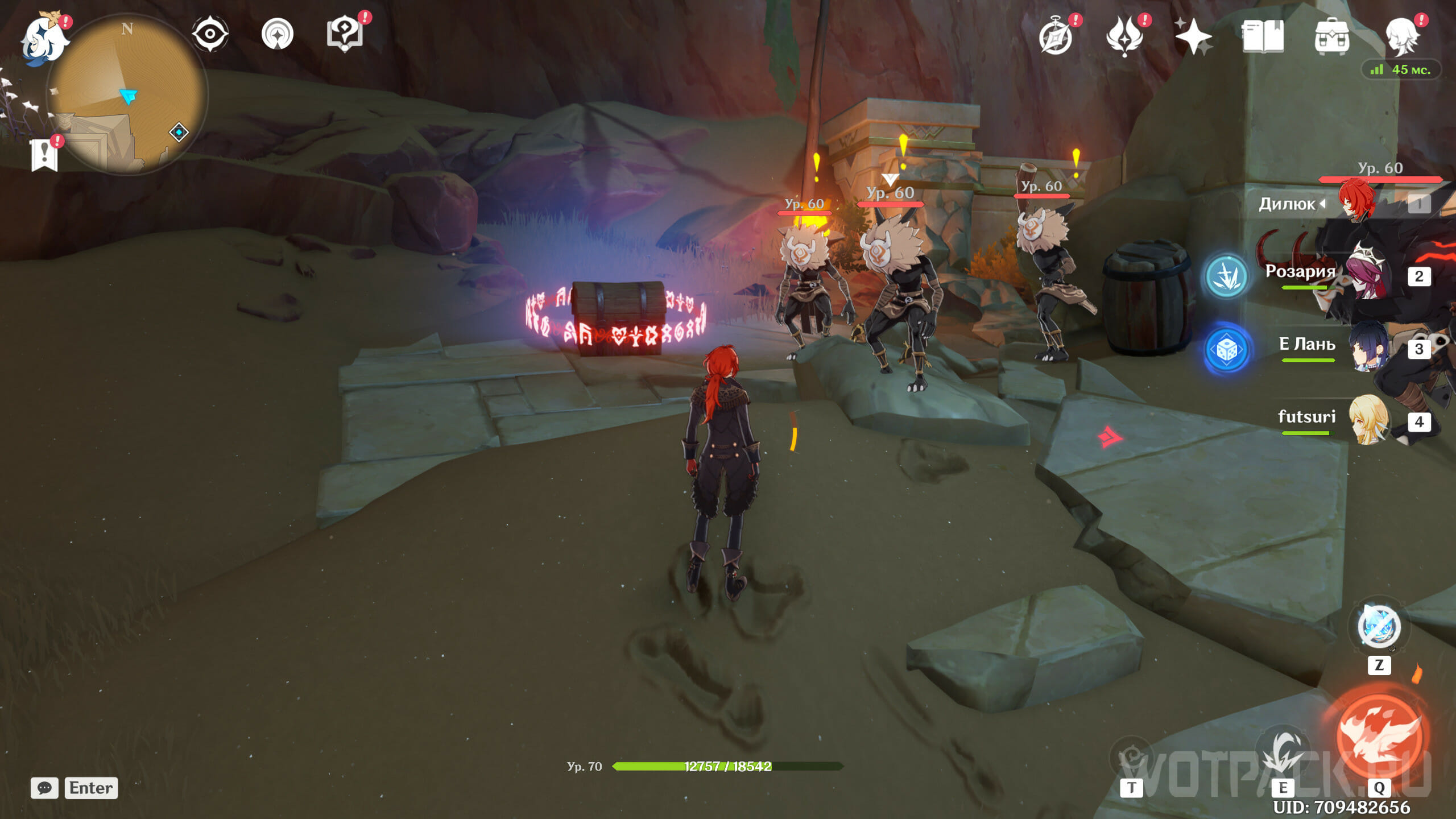Open the circular minimap
Viewport: 1456px width, 819px height.
(x=127, y=94)
